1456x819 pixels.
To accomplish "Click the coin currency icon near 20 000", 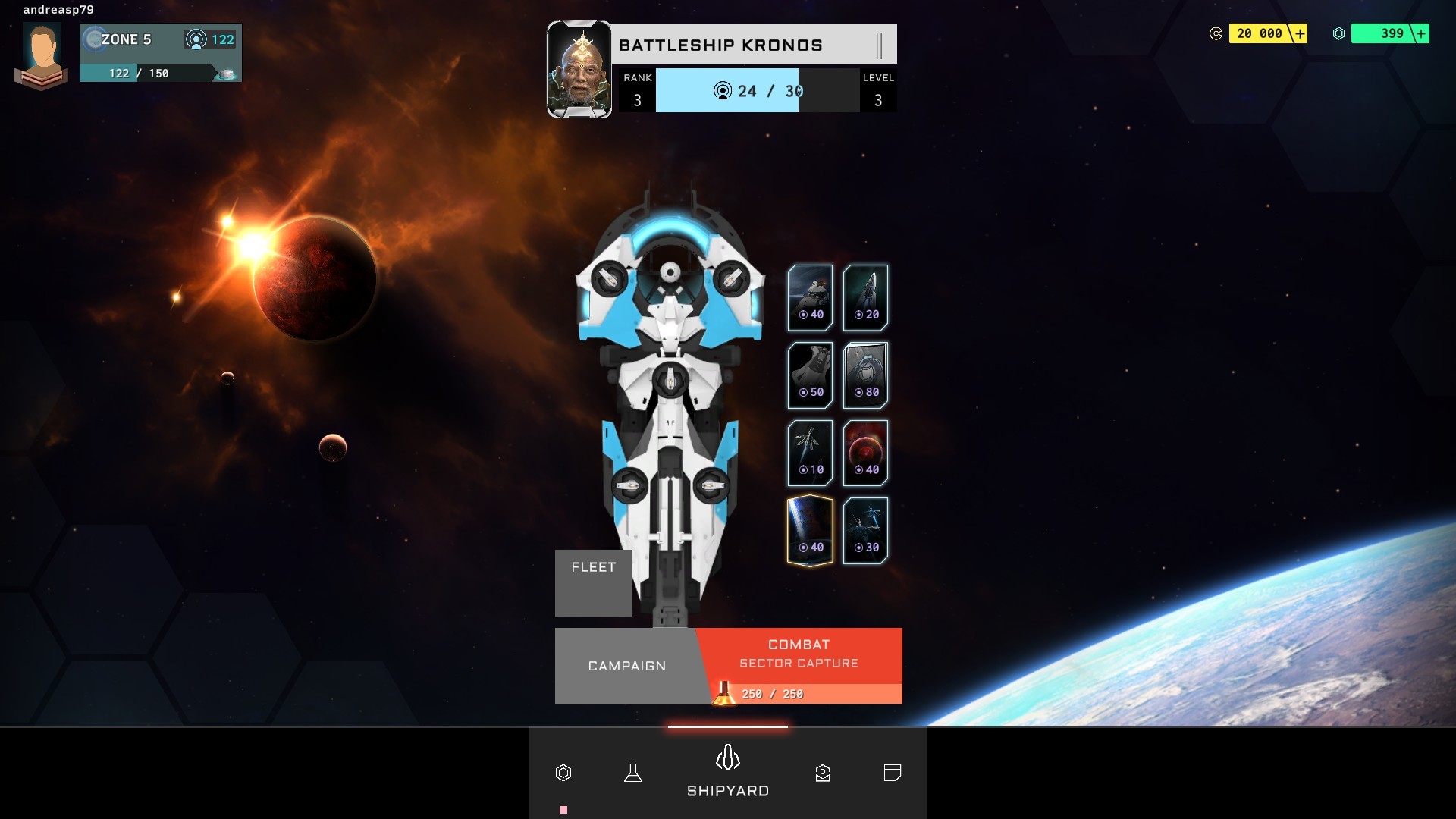I will click(x=1215, y=33).
